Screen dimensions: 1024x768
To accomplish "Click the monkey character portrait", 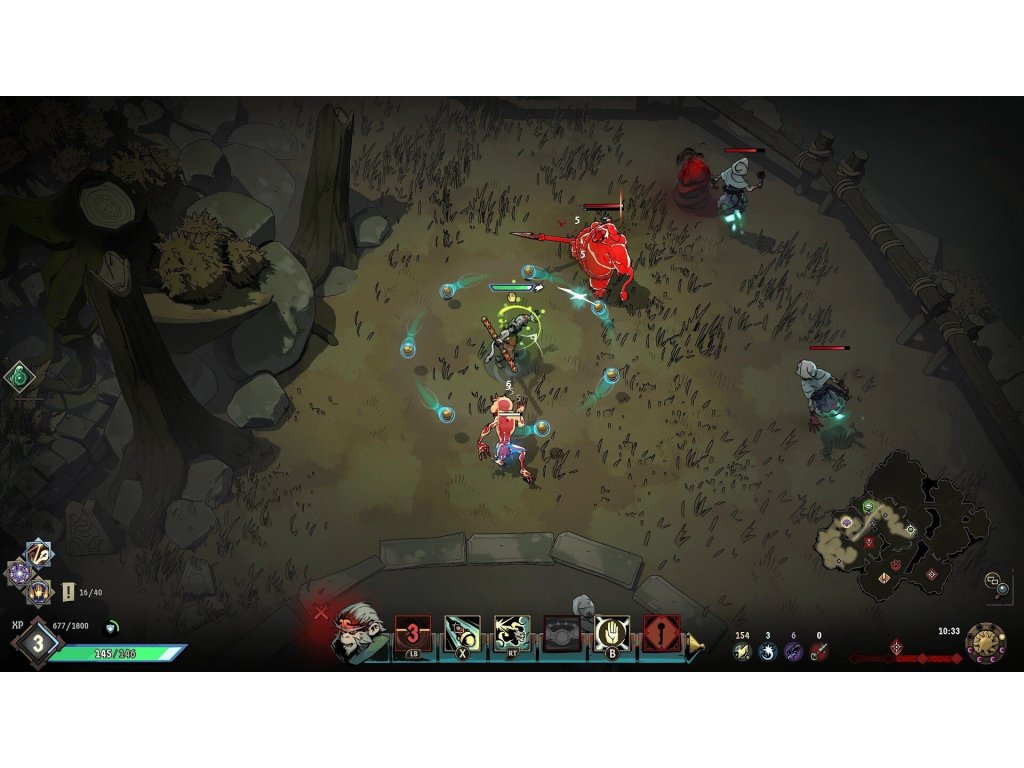I will pos(358,630).
